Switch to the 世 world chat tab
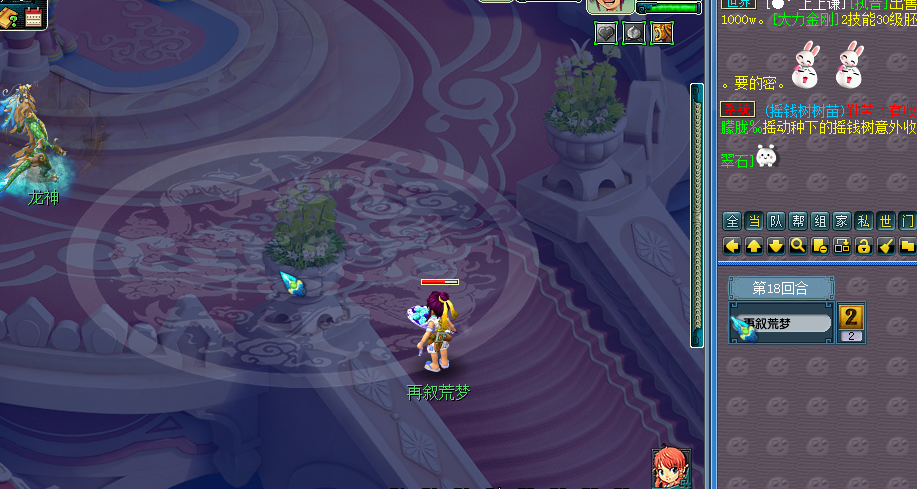 click(x=886, y=222)
